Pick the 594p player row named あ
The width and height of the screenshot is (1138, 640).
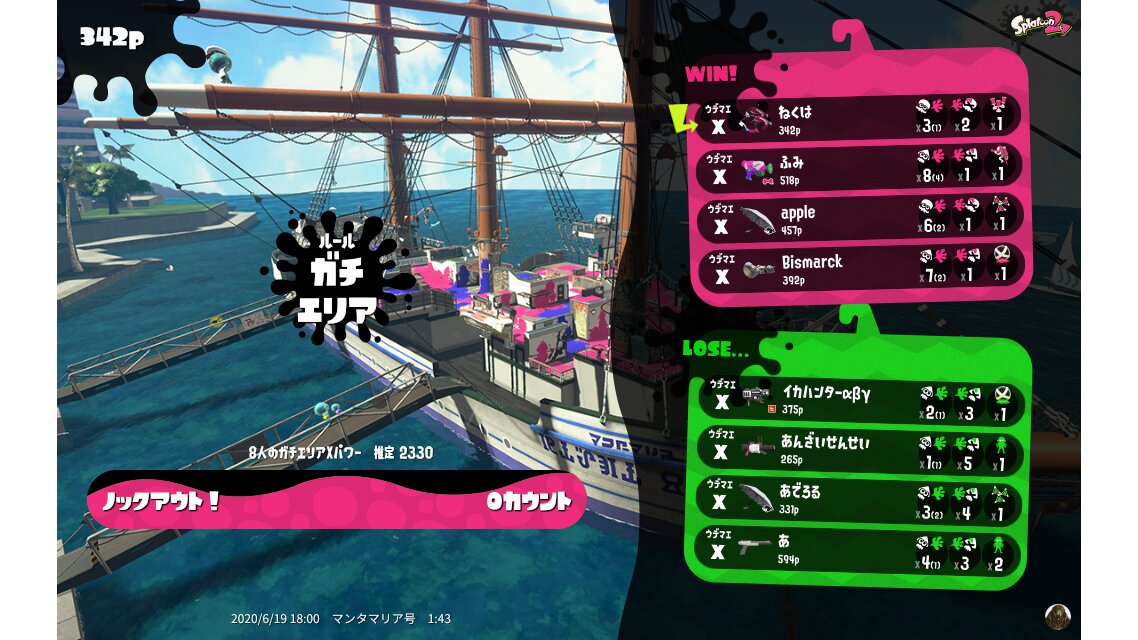click(858, 549)
